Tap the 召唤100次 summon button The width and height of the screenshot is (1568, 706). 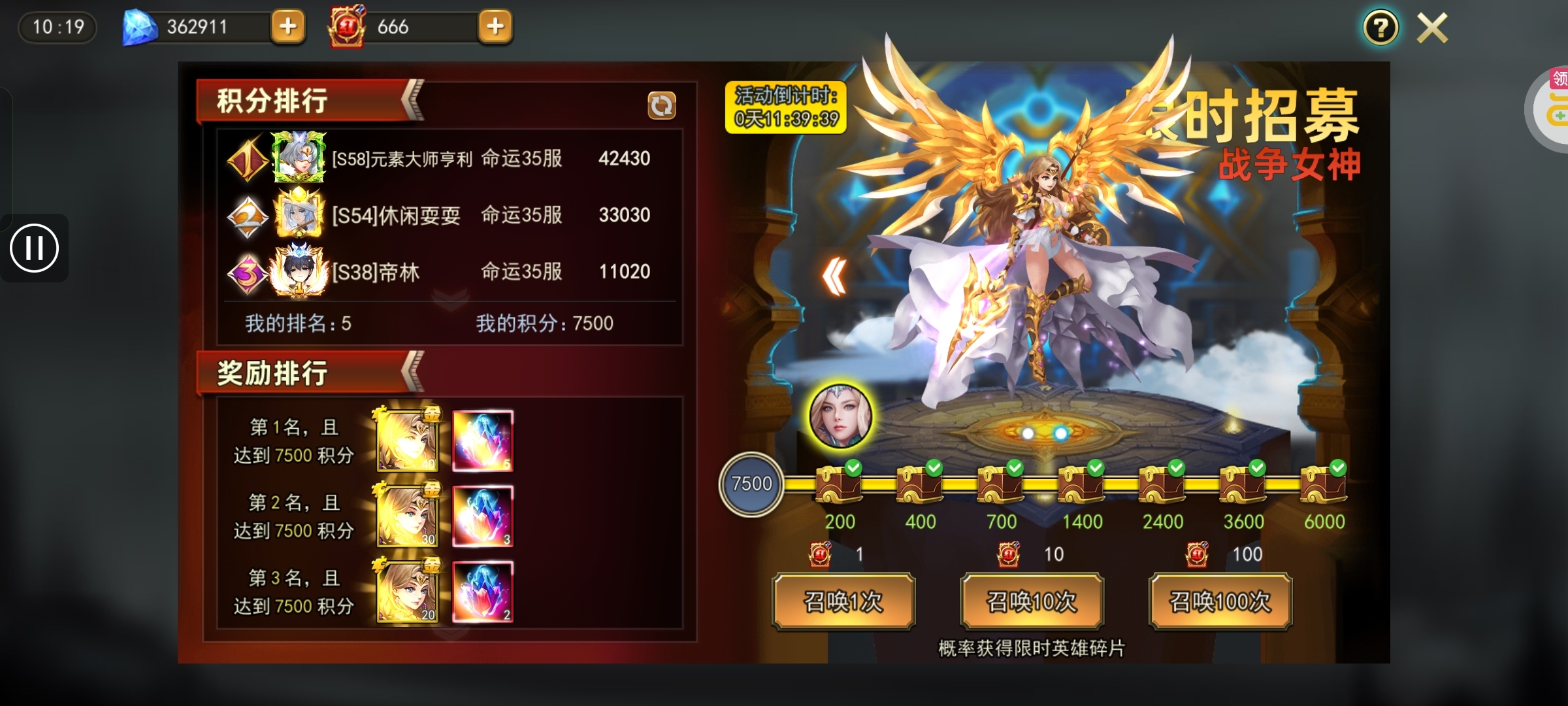click(1220, 602)
